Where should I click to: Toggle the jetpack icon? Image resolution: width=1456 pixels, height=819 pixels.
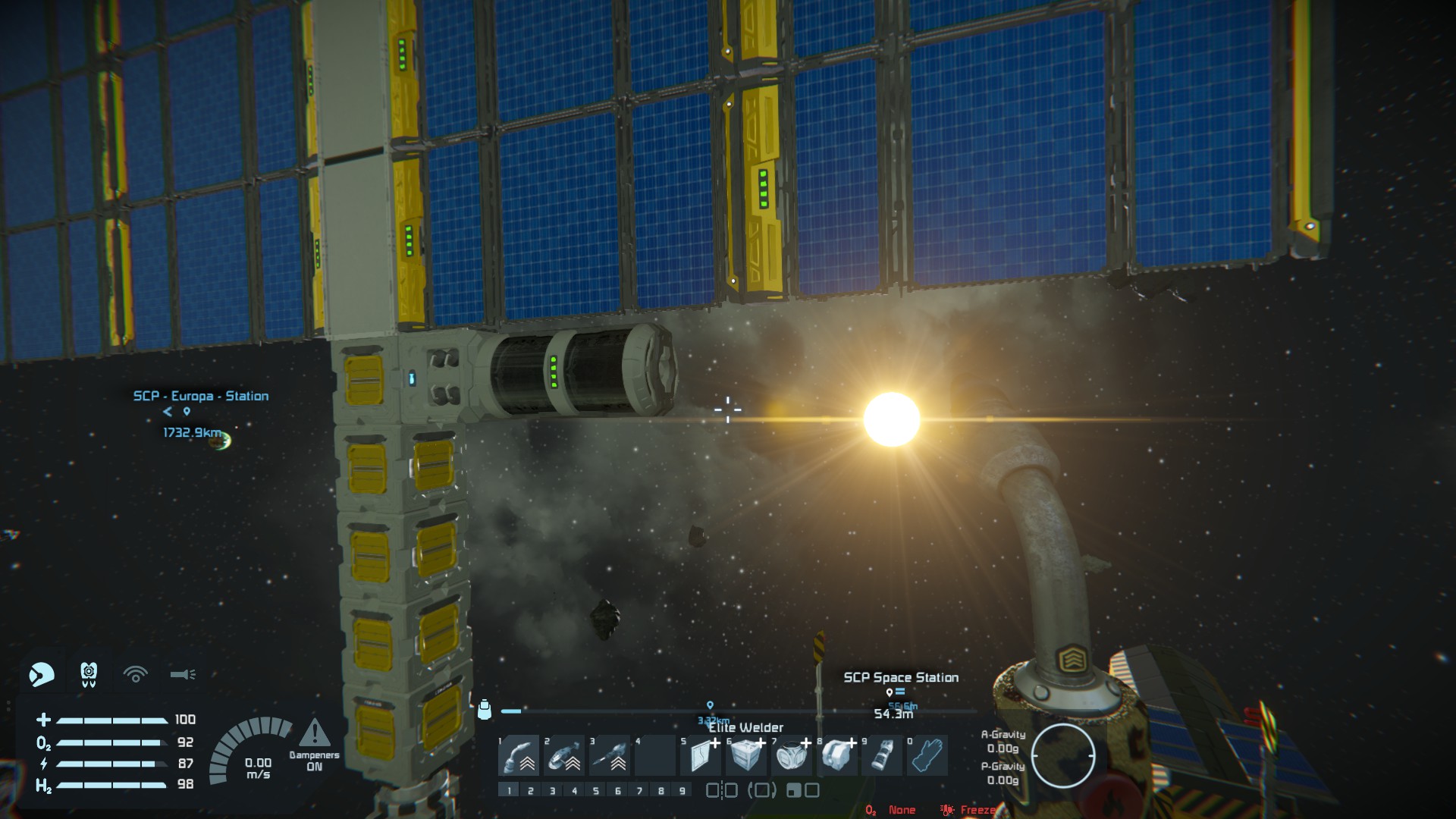[x=89, y=673]
